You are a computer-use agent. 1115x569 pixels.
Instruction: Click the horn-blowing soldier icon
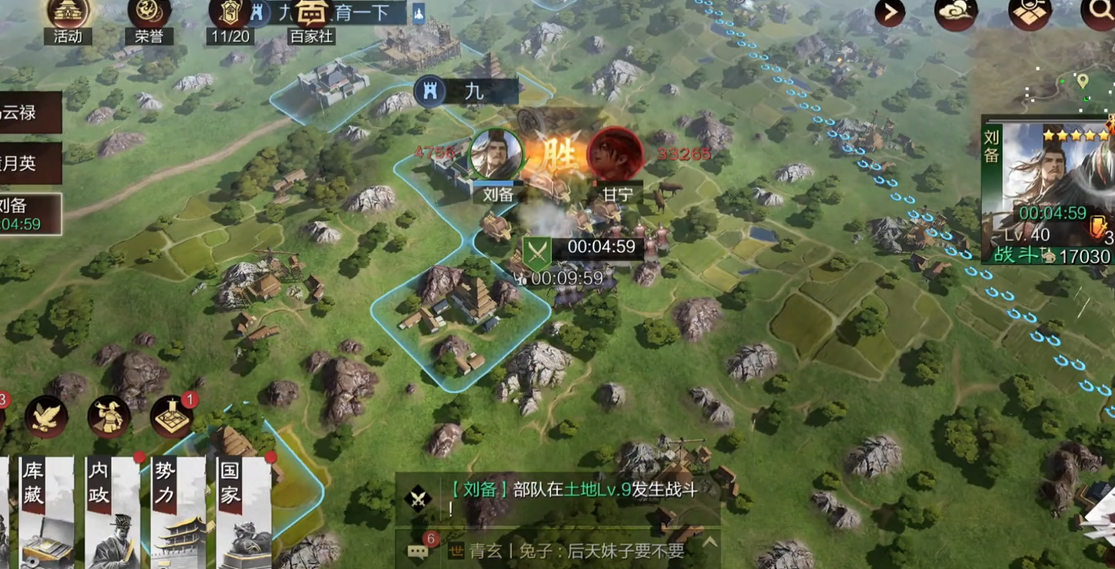(x=109, y=417)
